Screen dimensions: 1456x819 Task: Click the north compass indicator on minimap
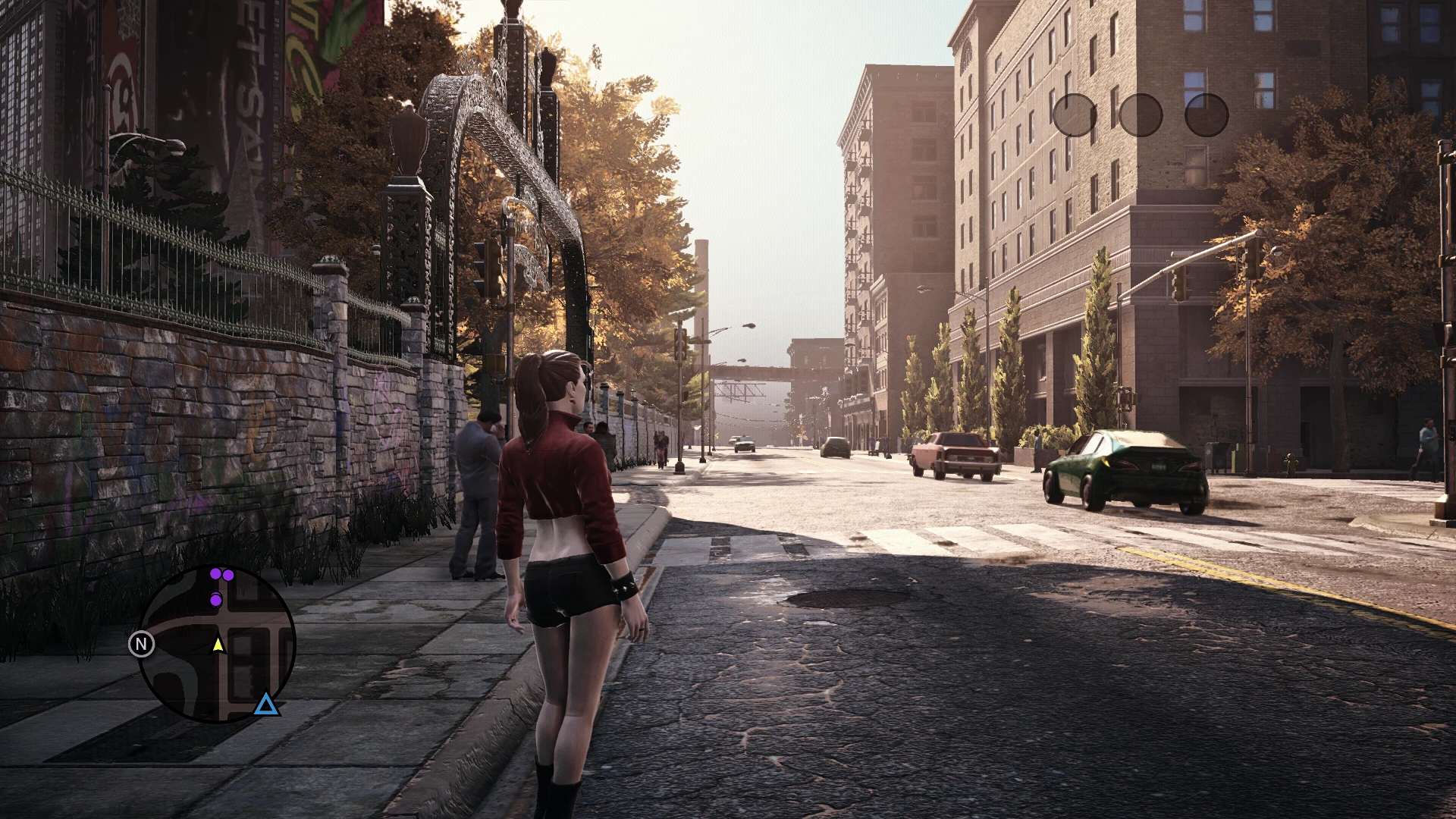[142, 643]
